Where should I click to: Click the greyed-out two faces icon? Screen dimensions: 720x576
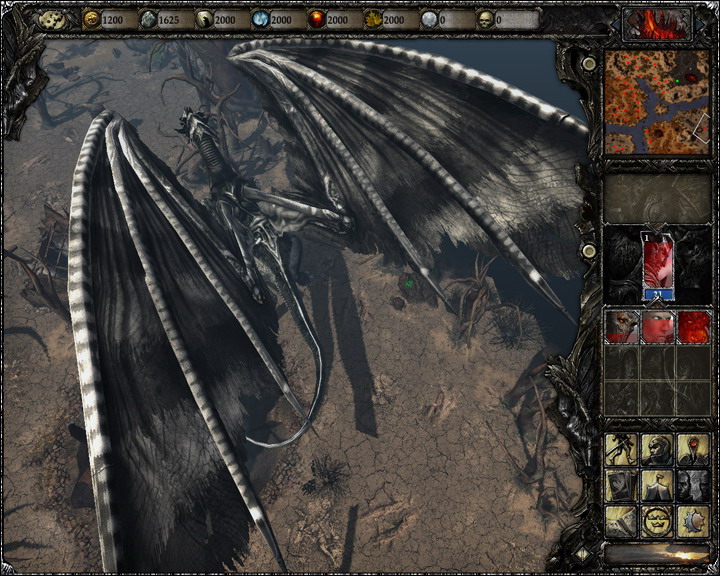point(693,485)
